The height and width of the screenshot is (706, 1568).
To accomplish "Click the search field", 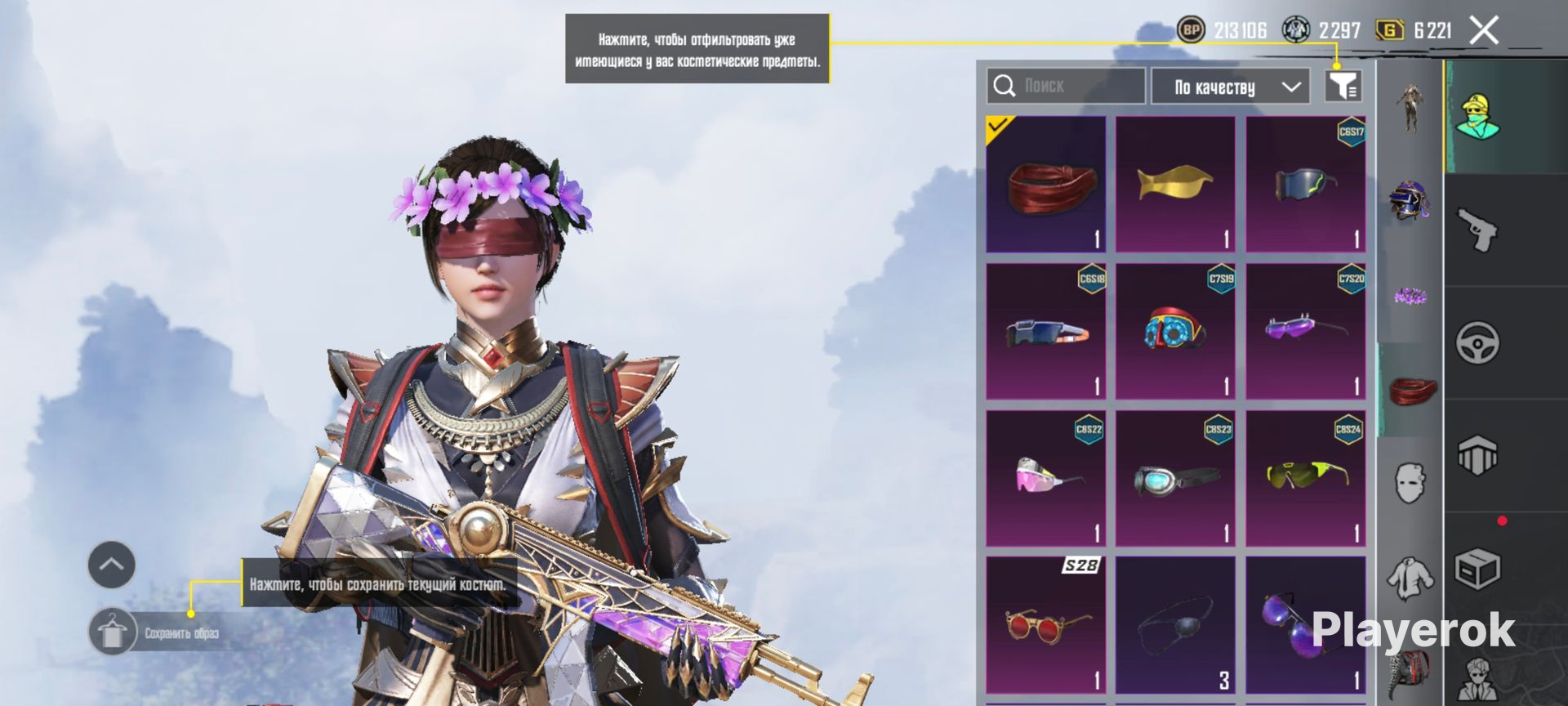I will [x=1066, y=86].
